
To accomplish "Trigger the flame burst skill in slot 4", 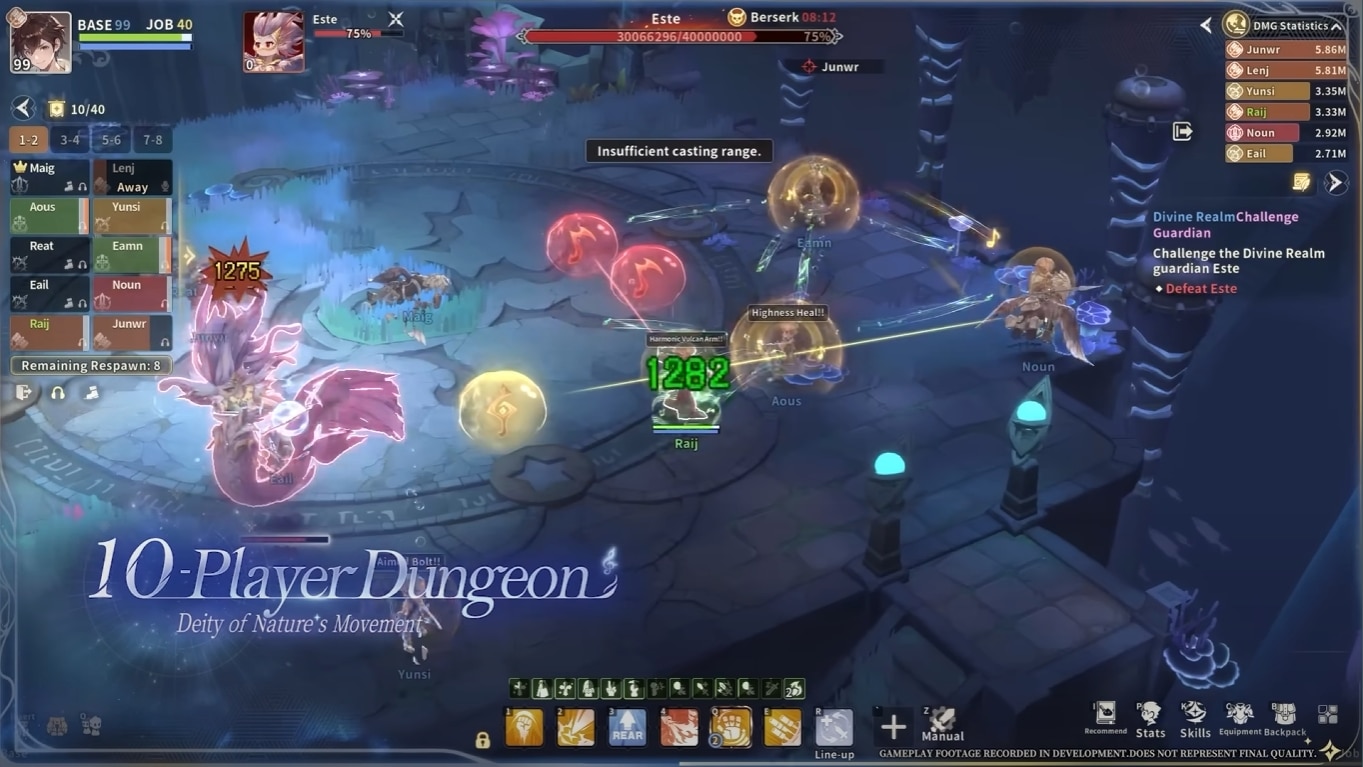I will click(679, 727).
